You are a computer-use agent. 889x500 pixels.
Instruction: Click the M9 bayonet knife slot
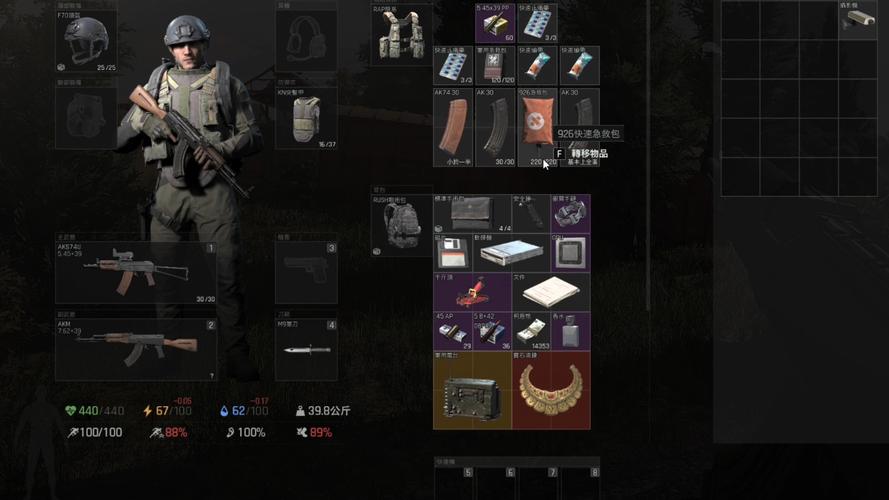click(x=305, y=349)
